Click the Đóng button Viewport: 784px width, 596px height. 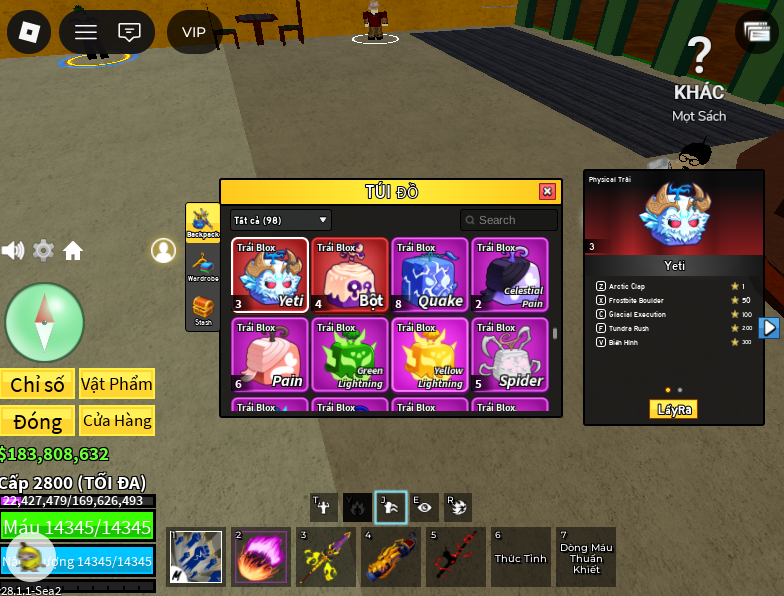tap(38, 420)
